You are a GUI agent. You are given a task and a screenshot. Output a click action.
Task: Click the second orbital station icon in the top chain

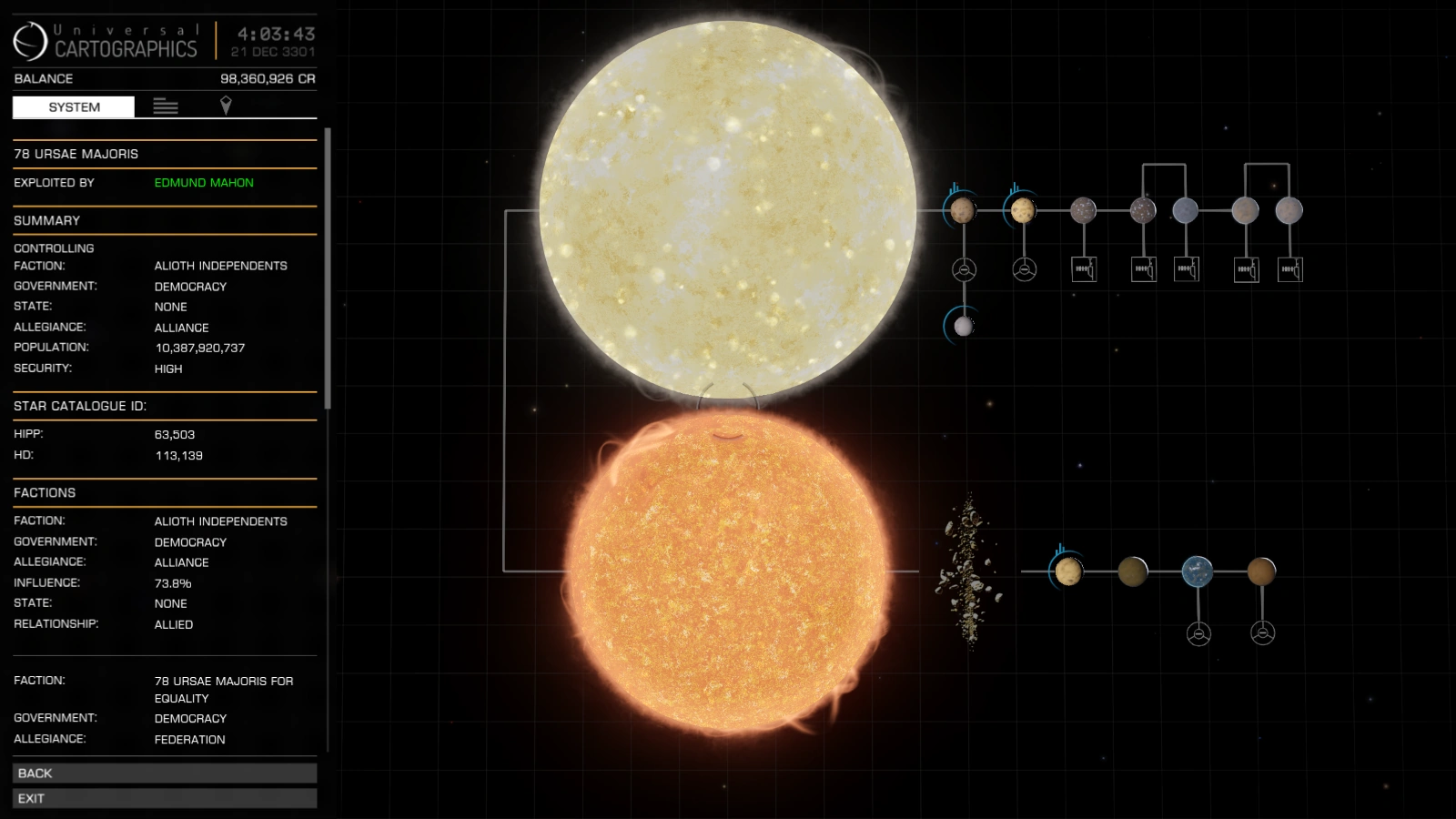1026,268
